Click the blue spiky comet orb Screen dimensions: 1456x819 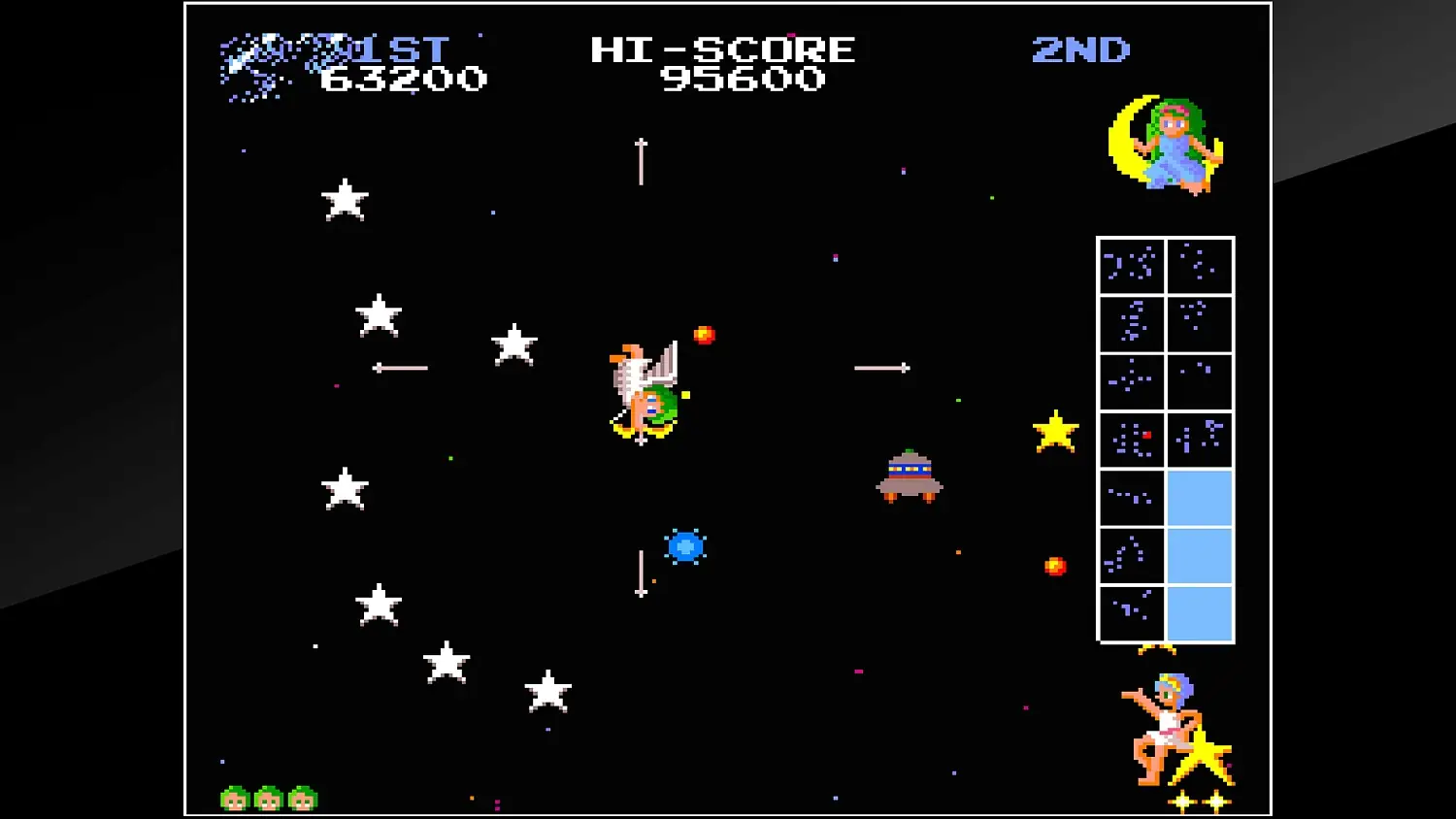point(687,546)
